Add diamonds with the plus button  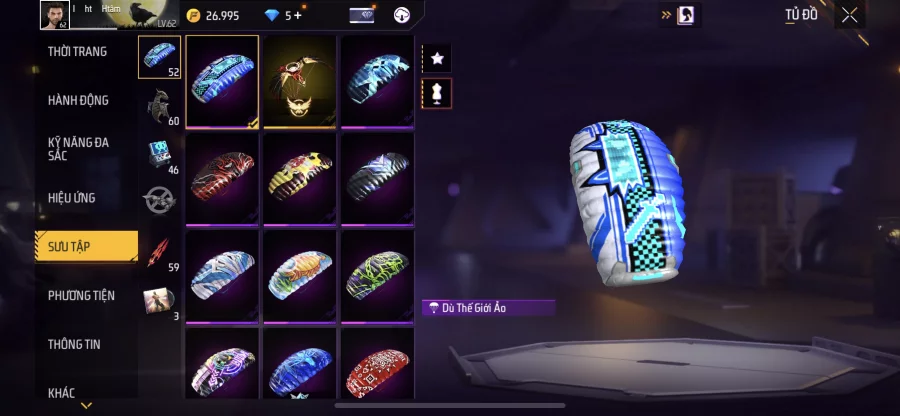tap(298, 15)
